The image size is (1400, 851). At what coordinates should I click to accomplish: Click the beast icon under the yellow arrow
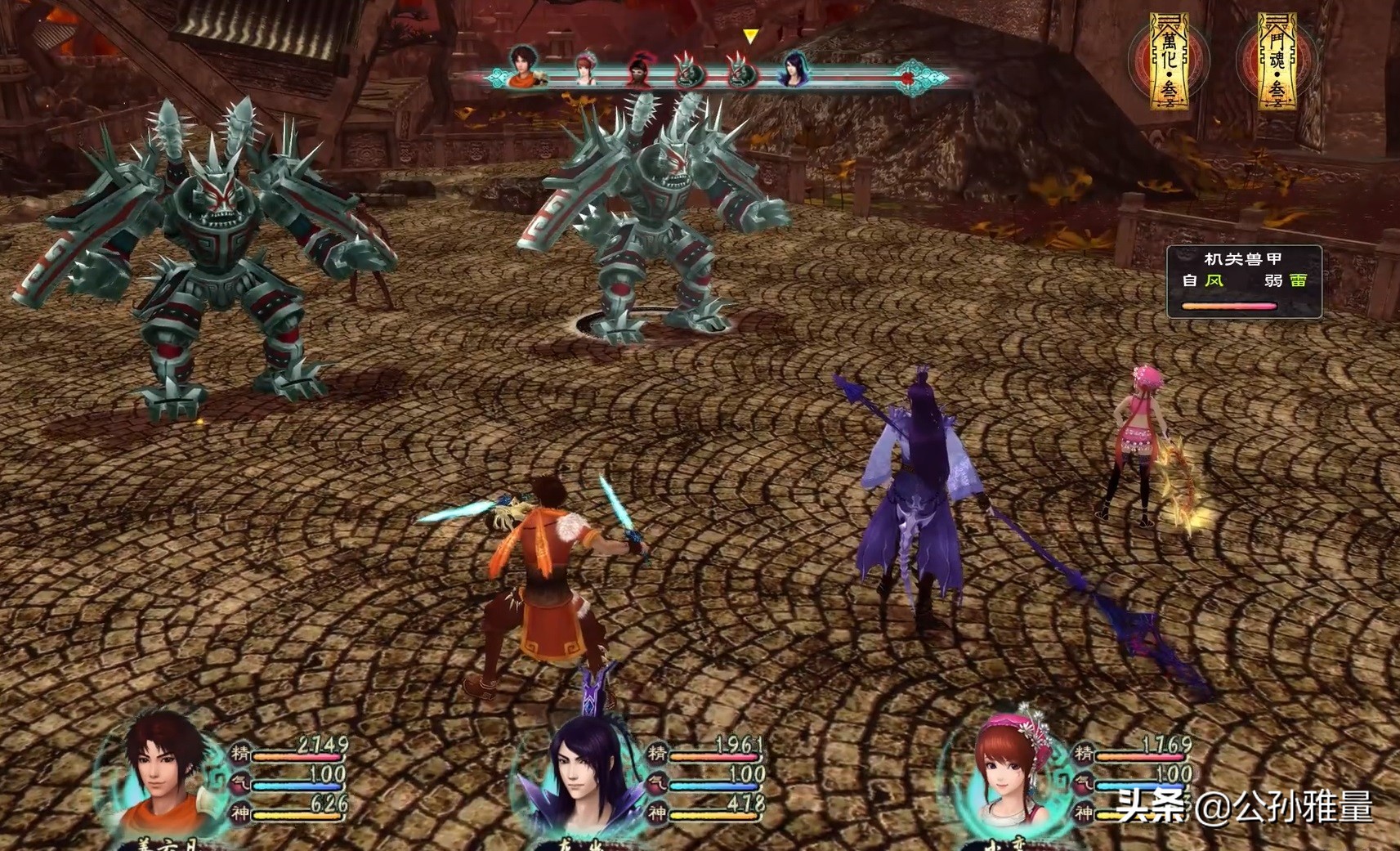[x=741, y=70]
